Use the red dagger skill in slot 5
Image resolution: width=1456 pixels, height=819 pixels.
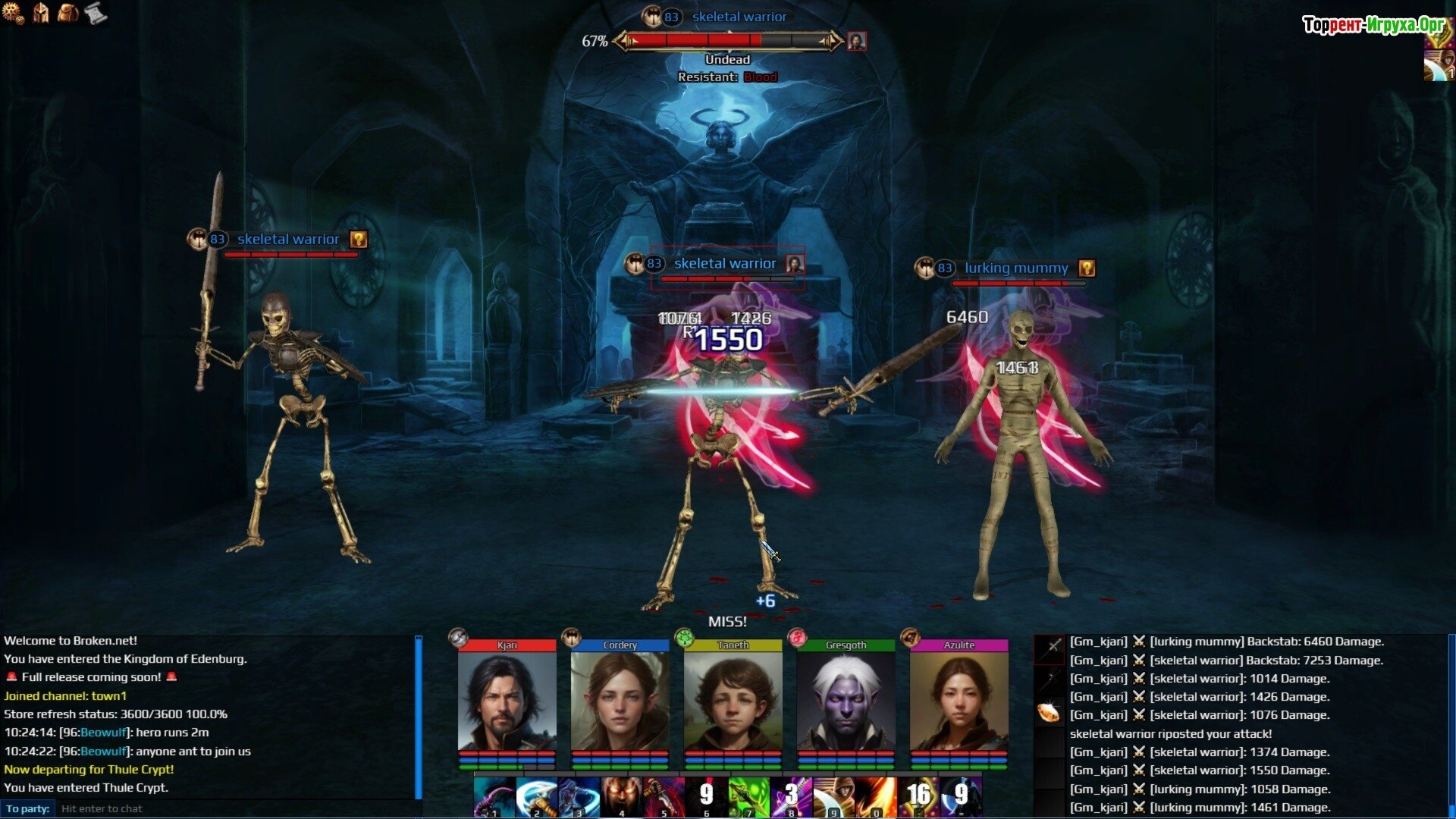click(x=664, y=798)
